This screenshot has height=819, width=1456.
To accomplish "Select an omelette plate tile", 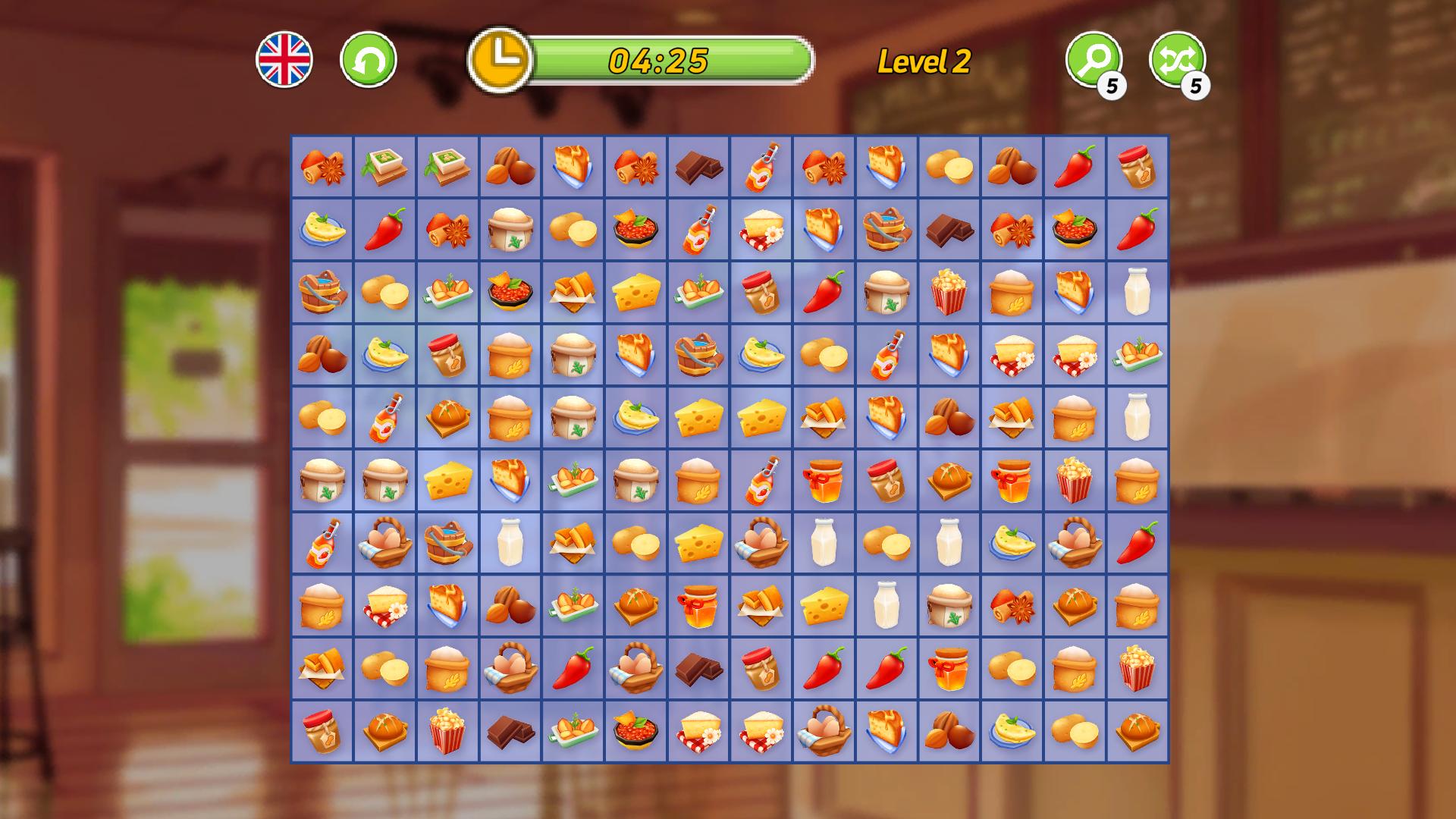I will [x=322, y=231].
